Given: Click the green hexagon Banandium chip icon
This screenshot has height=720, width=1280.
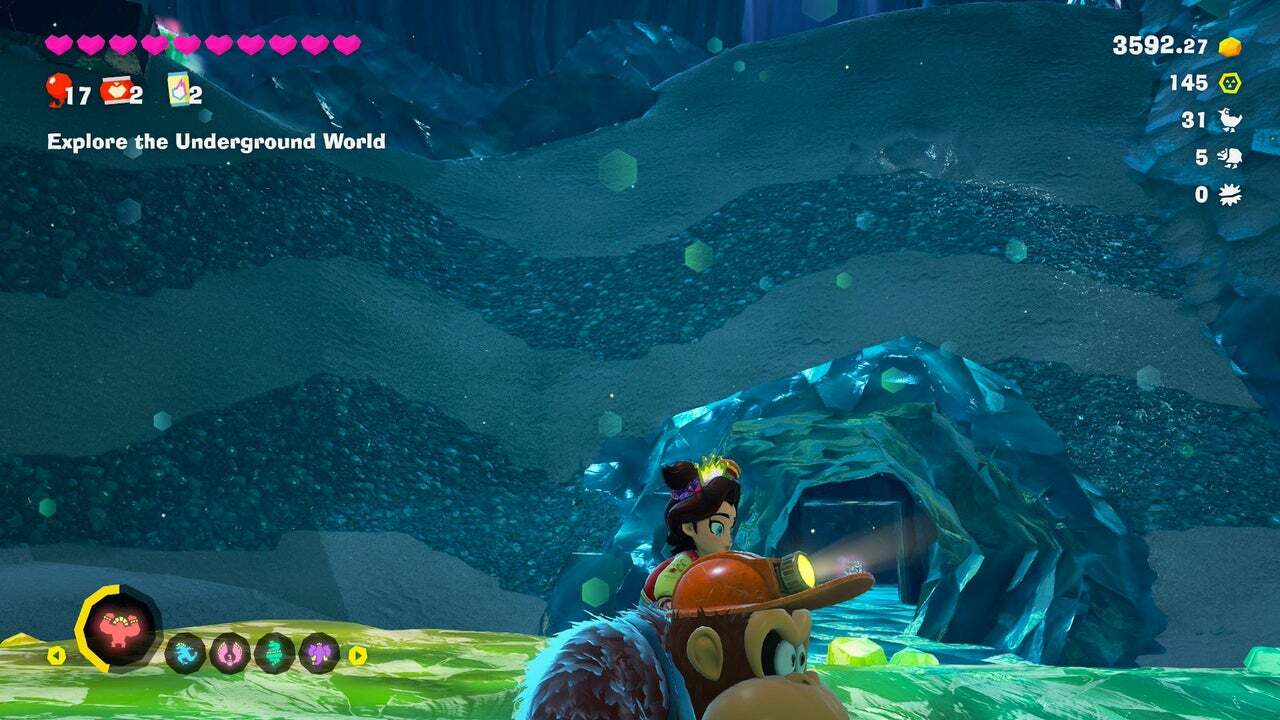Looking at the screenshot, I should click(x=1230, y=83).
